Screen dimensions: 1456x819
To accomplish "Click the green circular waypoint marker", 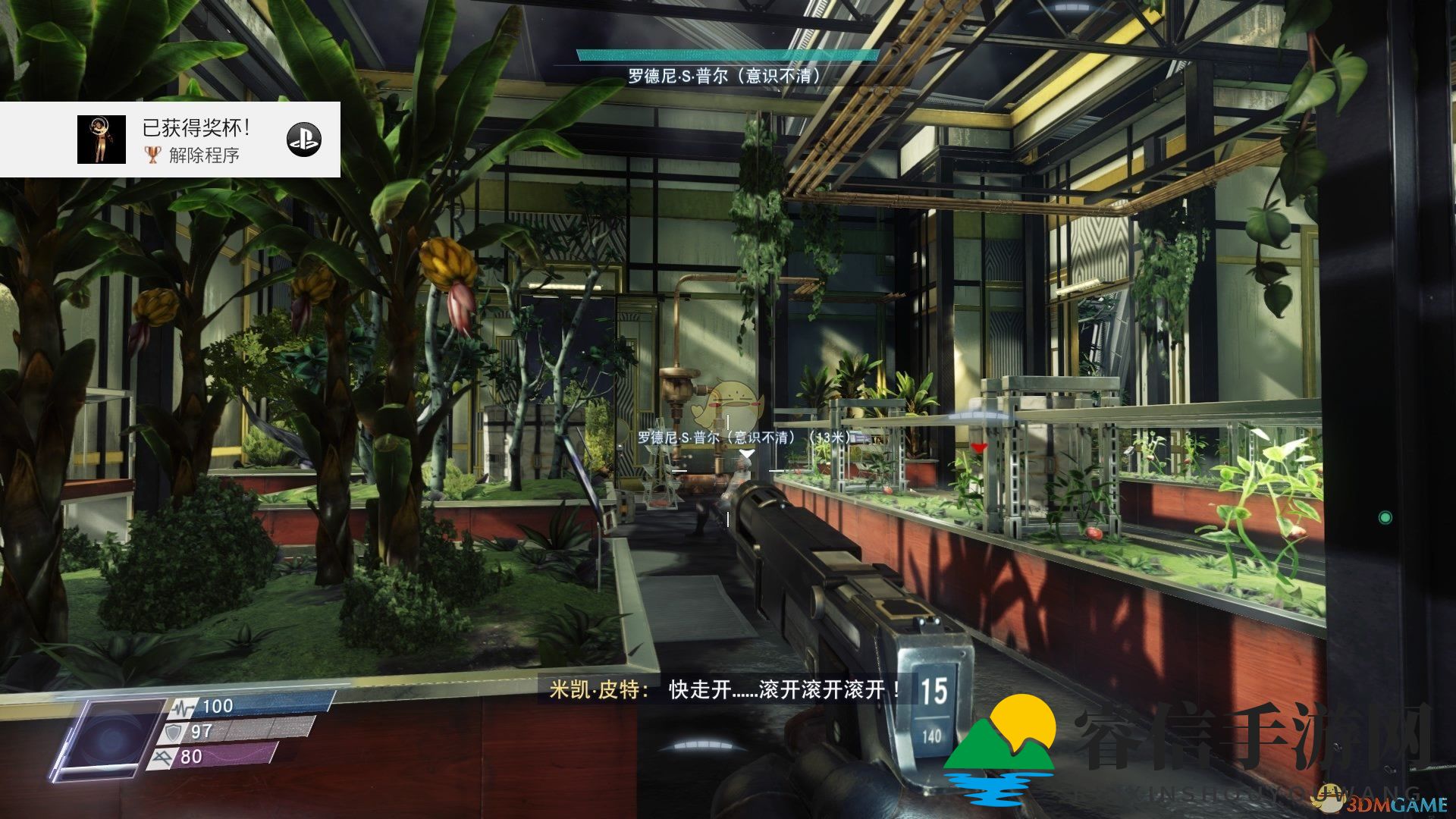I will tap(1385, 518).
